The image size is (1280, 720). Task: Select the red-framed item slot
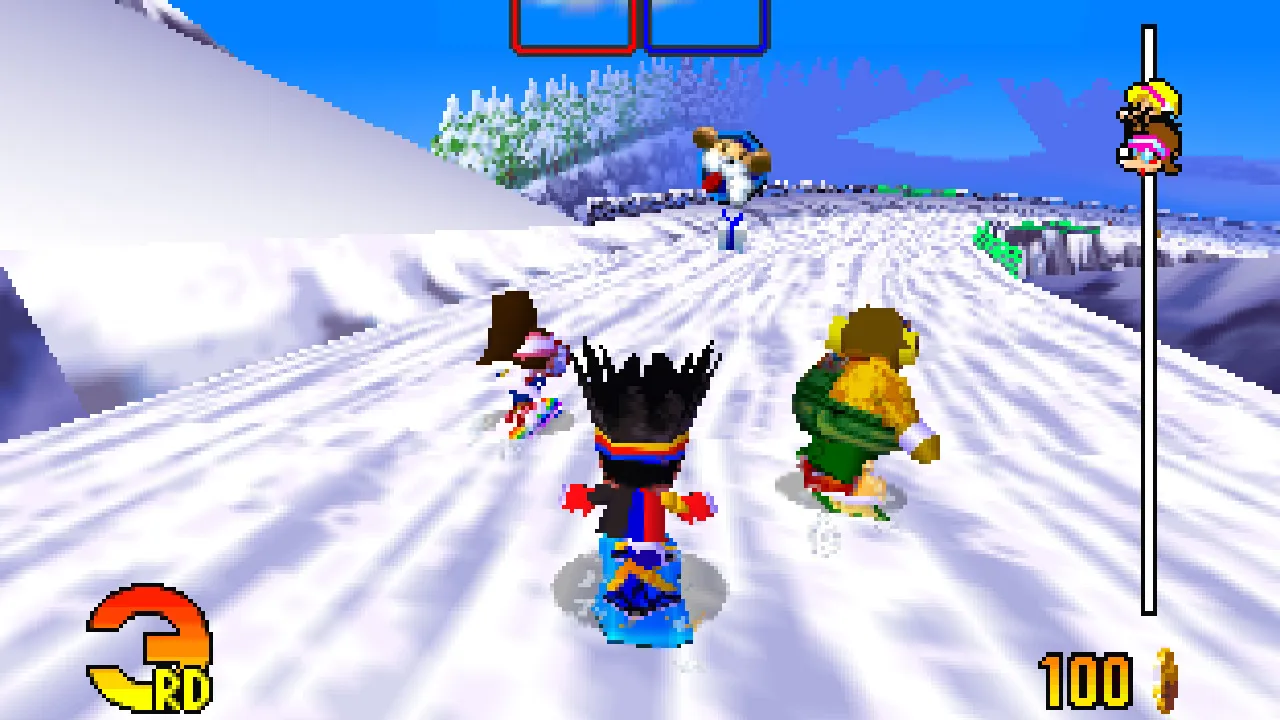tap(573, 24)
